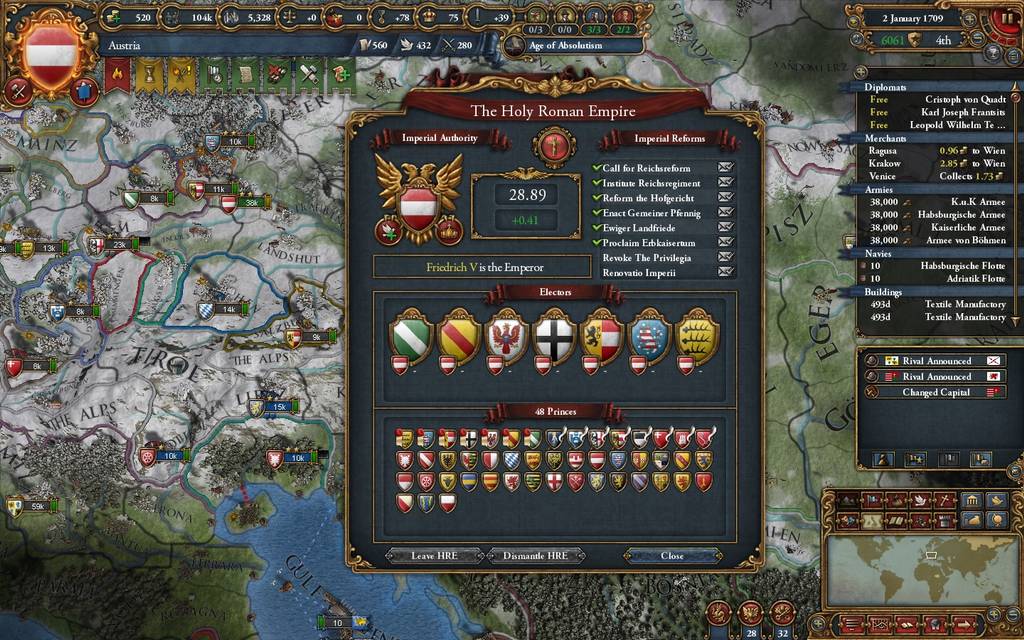This screenshot has width=1024, height=640.
Task: Select the green-white striped elector shield
Action: (411, 336)
